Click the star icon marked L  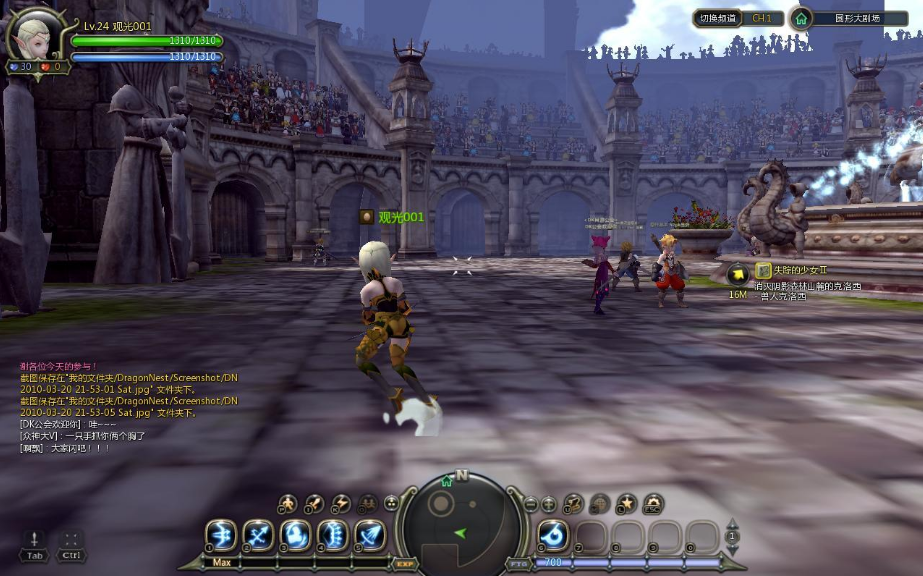pyautogui.click(x=626, y=503)
